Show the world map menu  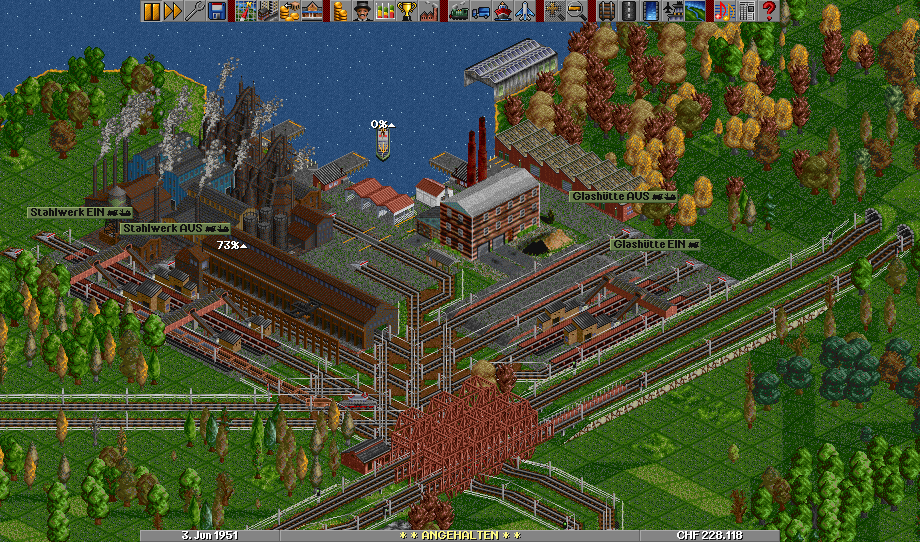coord(246,11)
